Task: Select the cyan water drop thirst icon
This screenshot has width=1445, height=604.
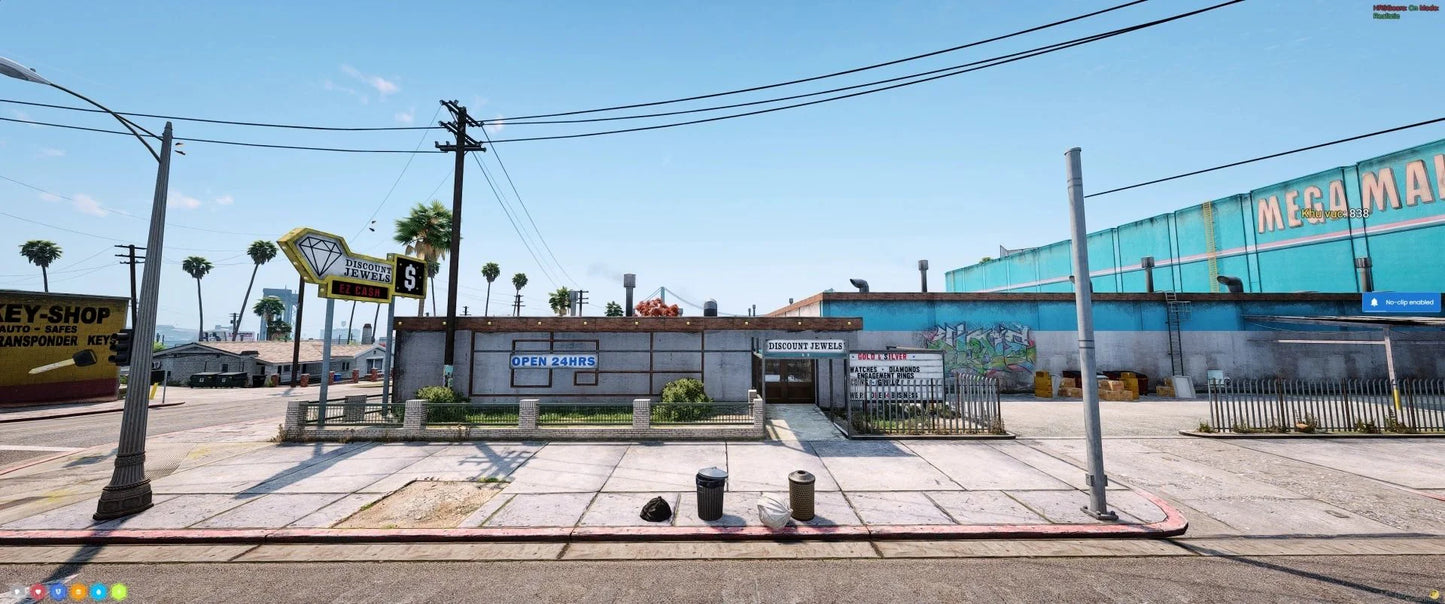Action: pyautogui.click(x=98, y=592)
